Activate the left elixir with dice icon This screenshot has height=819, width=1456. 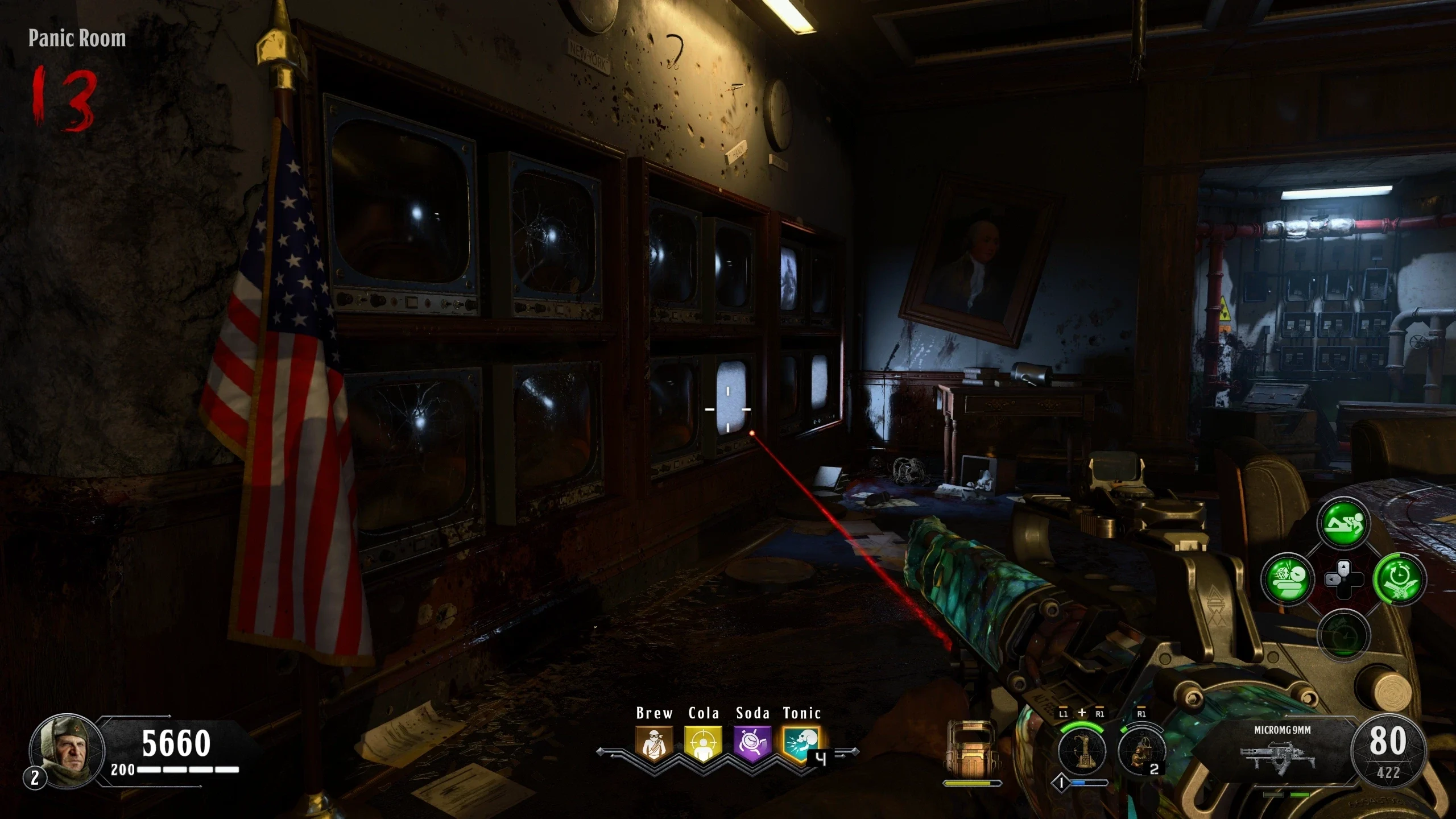click(1288, 579)
